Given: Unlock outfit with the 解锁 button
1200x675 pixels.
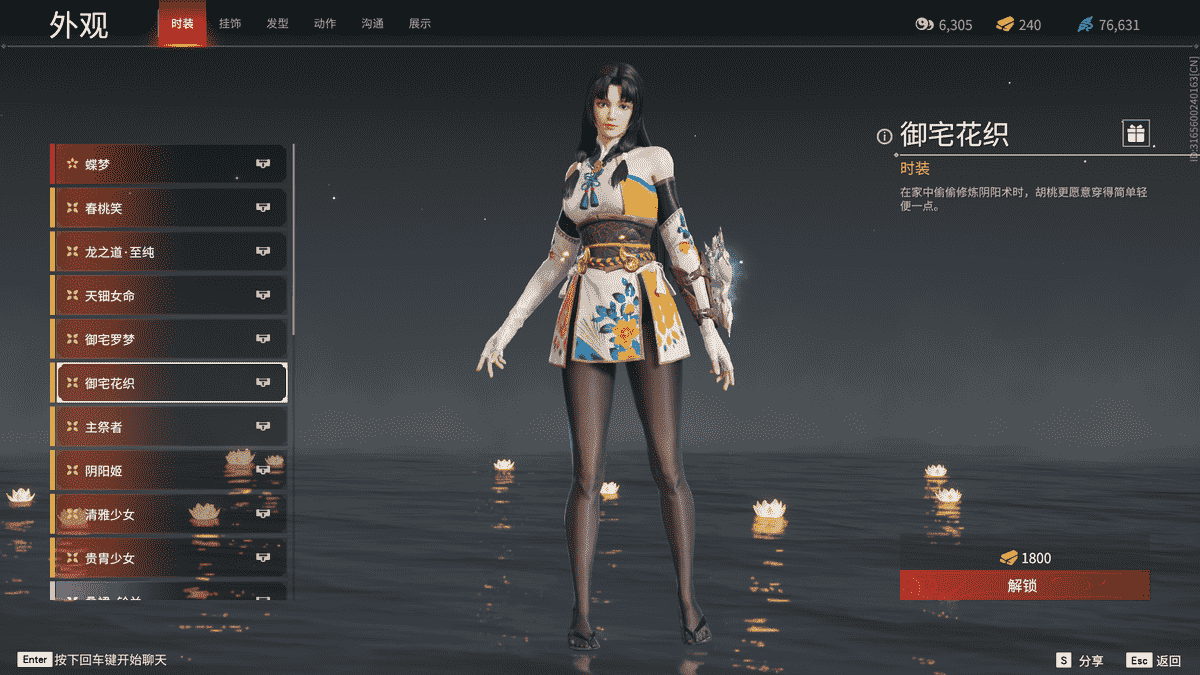Looking at the screenshot, I should [x=1024, y=586].
